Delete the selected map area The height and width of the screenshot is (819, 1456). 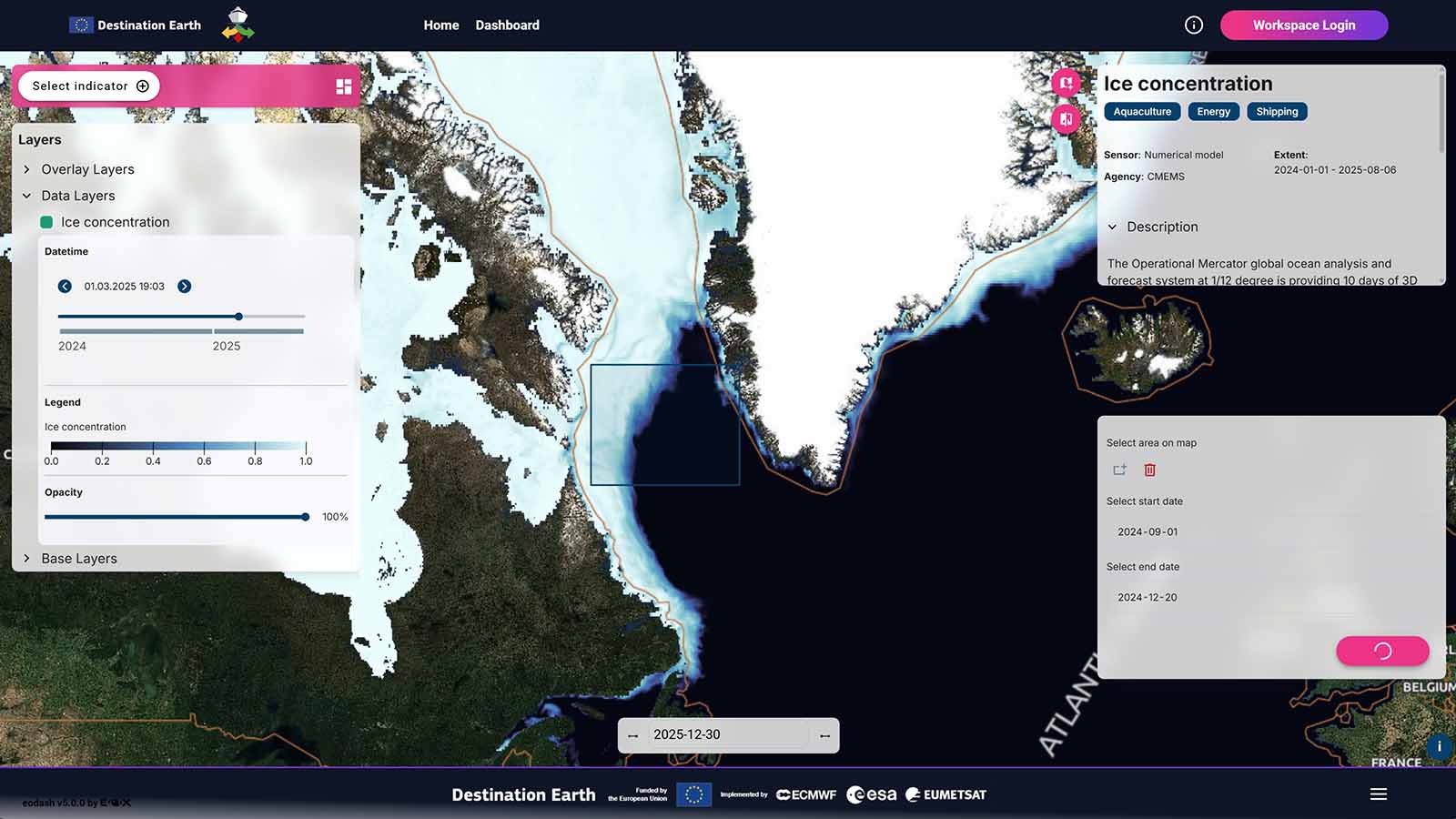tap(1150, 470)
